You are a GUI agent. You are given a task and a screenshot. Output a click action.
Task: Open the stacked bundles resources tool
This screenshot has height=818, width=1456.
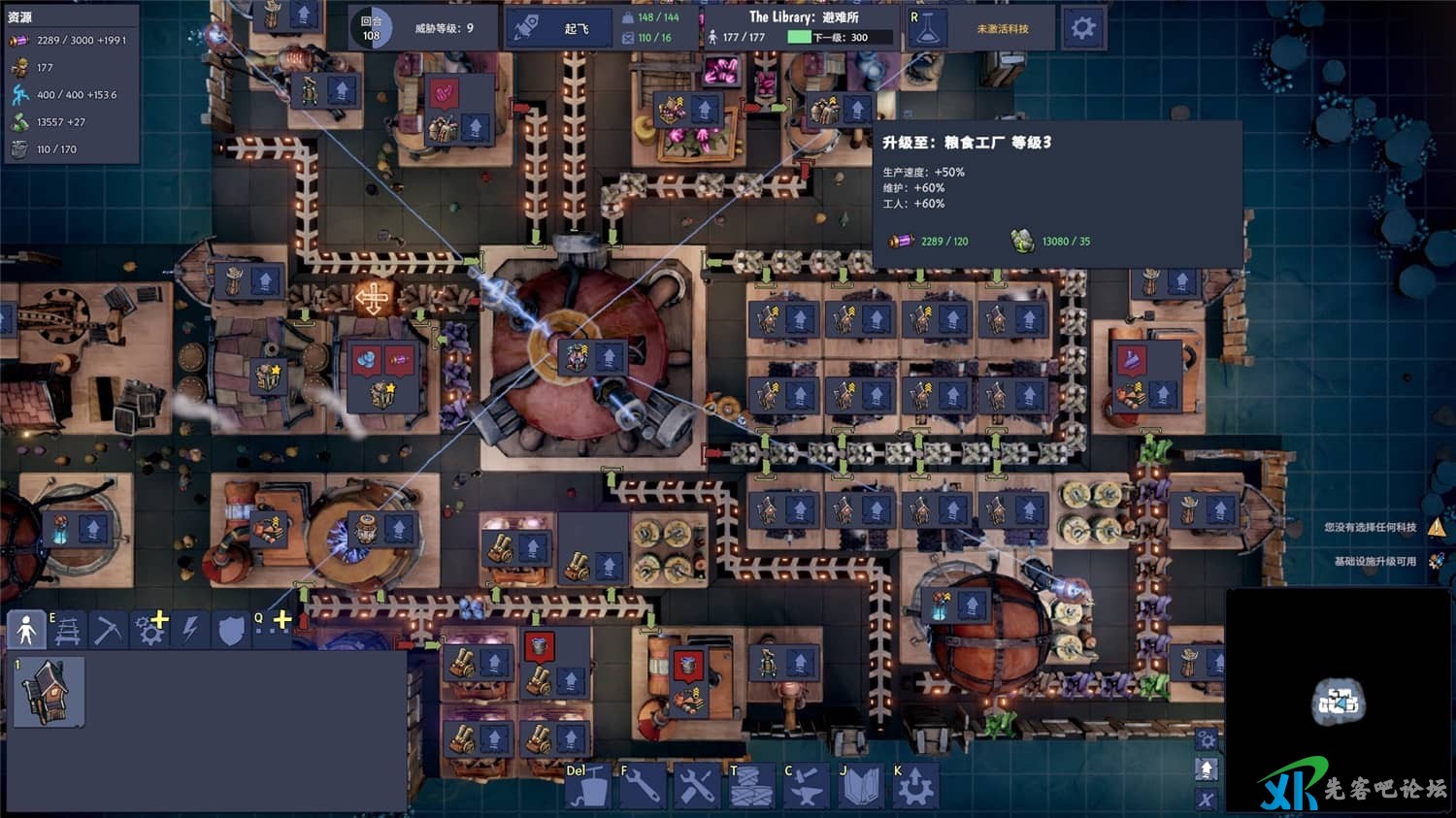[x=751, y=786]
